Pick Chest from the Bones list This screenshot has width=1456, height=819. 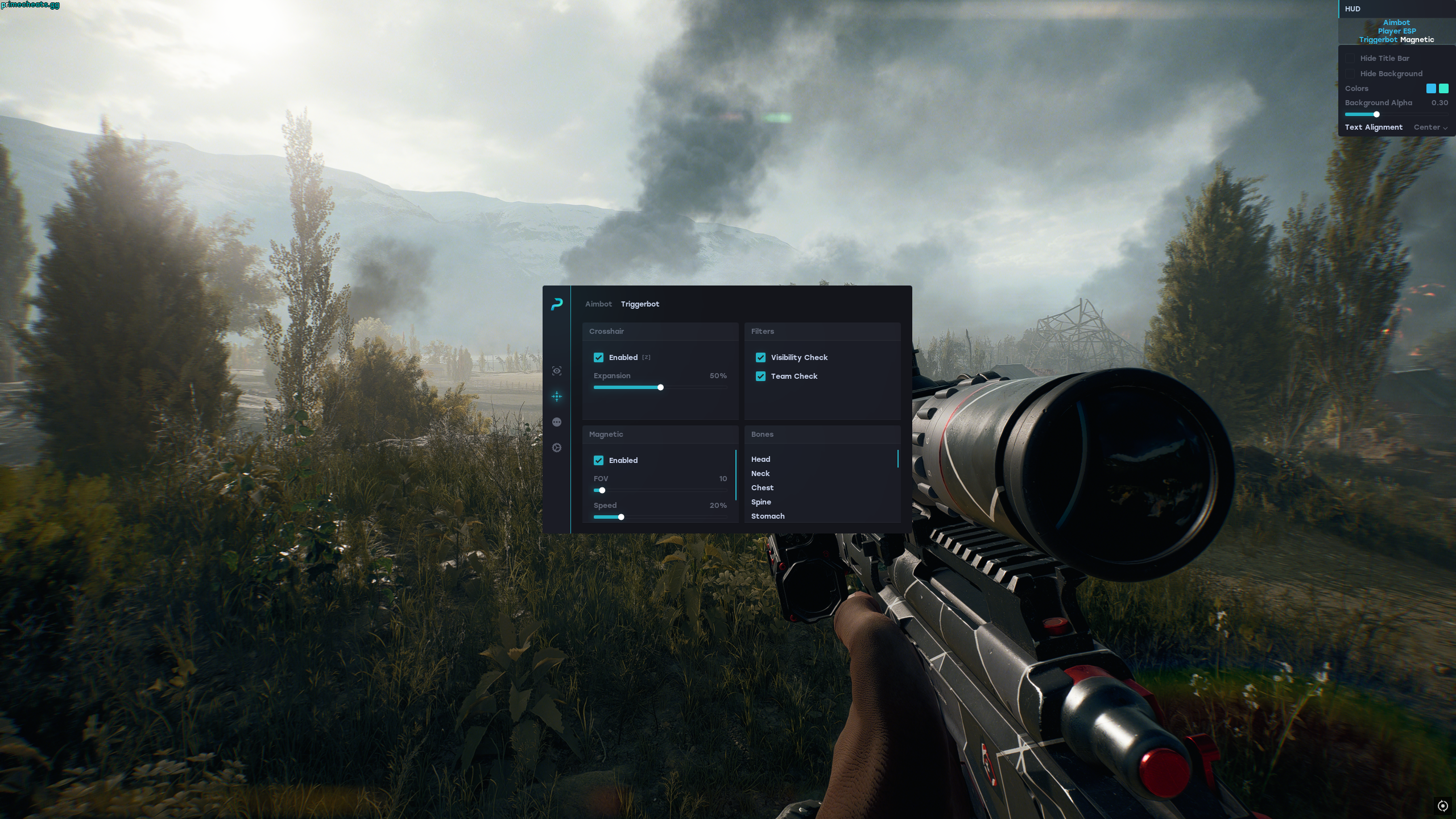pos(762,487)
